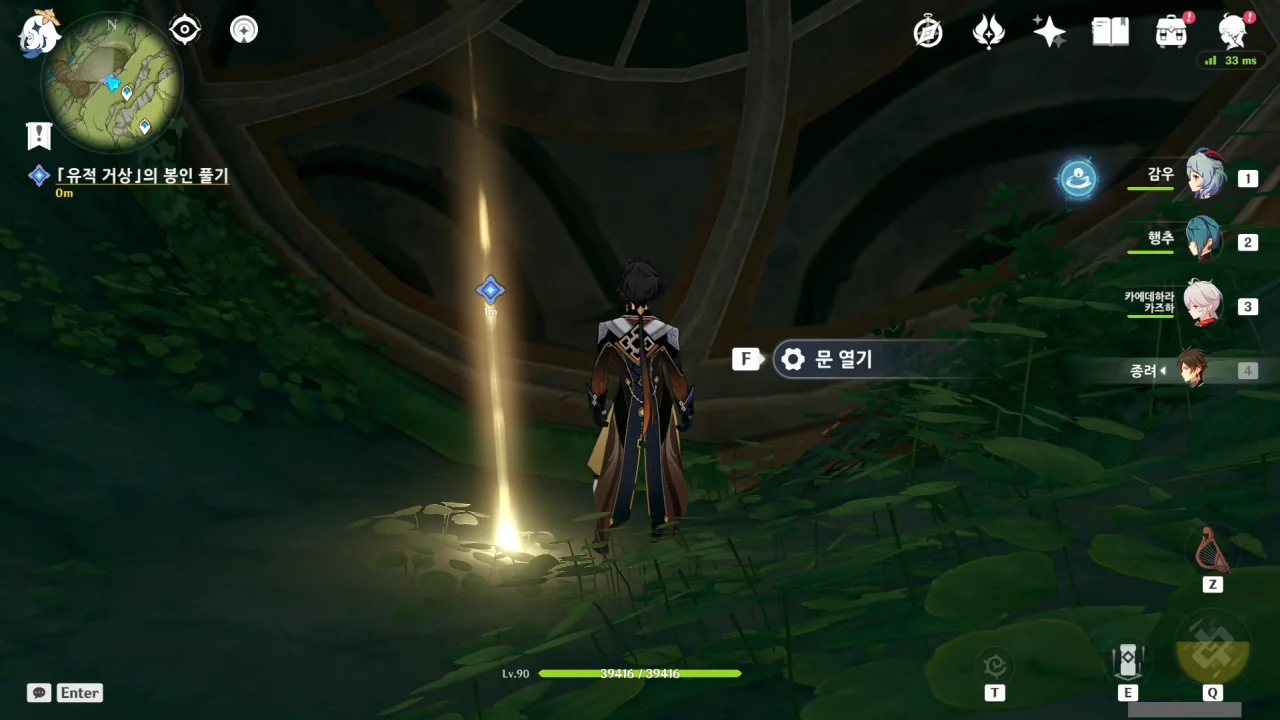Open the quest navigation eye icon
1280x720 pixels.
[185, 30]
